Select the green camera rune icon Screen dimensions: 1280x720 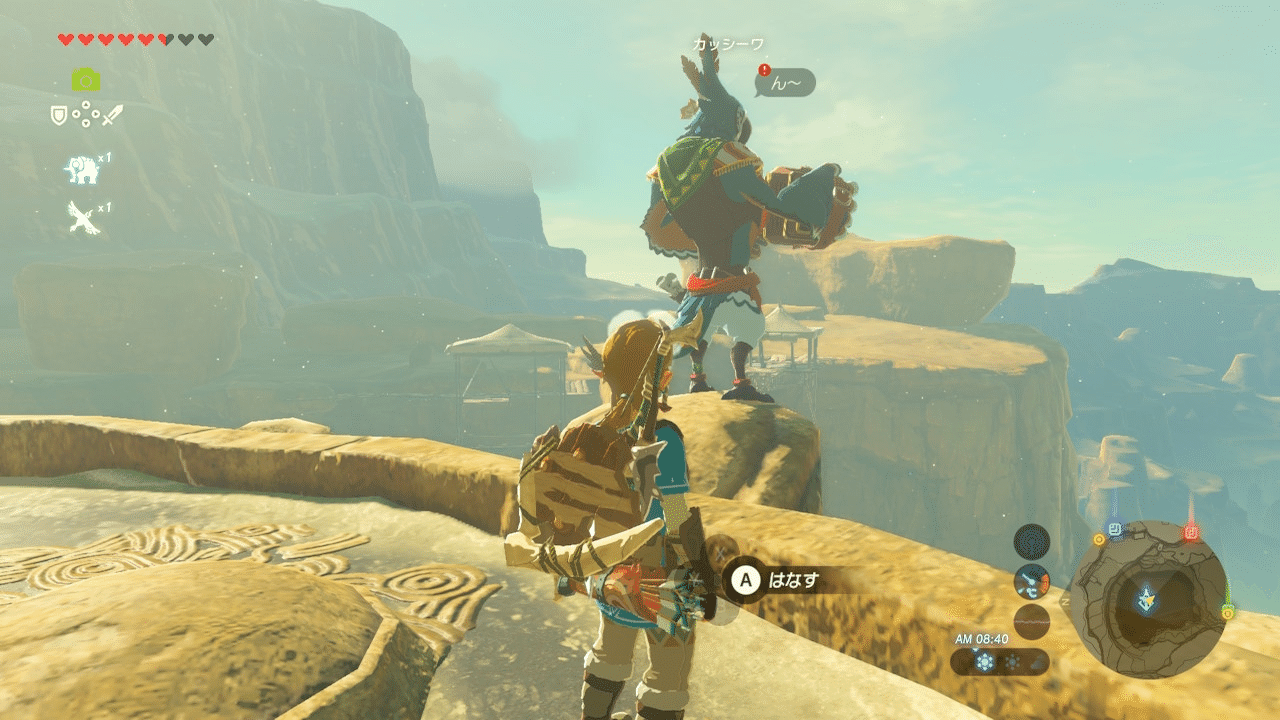[x=85, y=79]
